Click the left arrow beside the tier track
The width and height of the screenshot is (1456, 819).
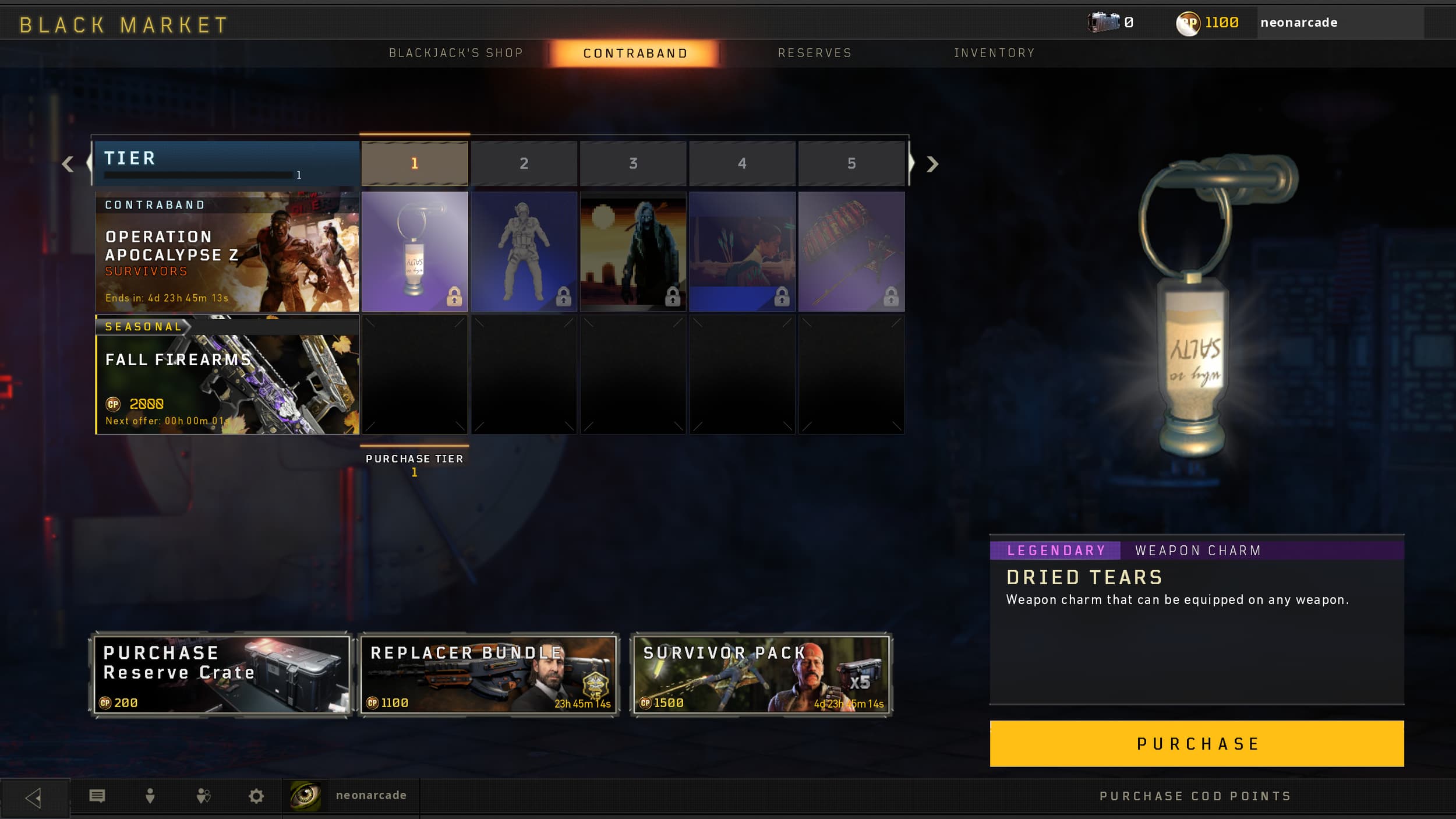tap(69, 164)
